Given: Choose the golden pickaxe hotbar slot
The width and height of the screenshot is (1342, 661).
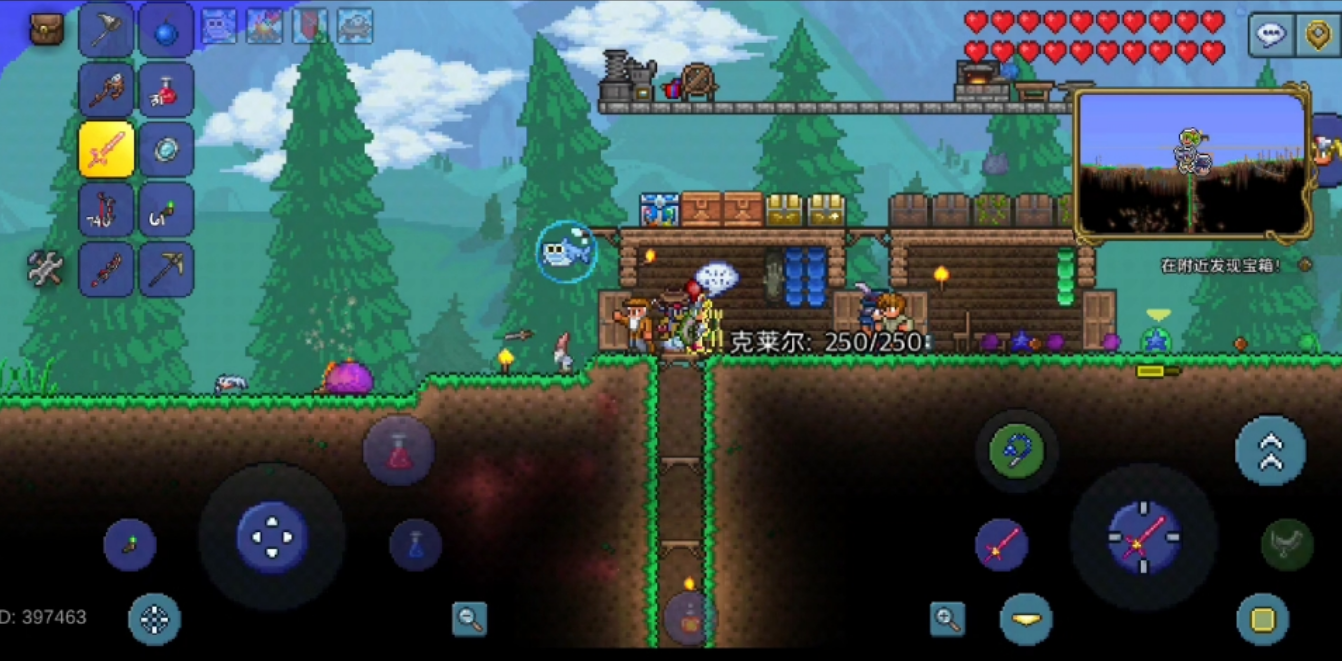Looking at the screenshot, I should pyautogui.click(x=166, y=269).
